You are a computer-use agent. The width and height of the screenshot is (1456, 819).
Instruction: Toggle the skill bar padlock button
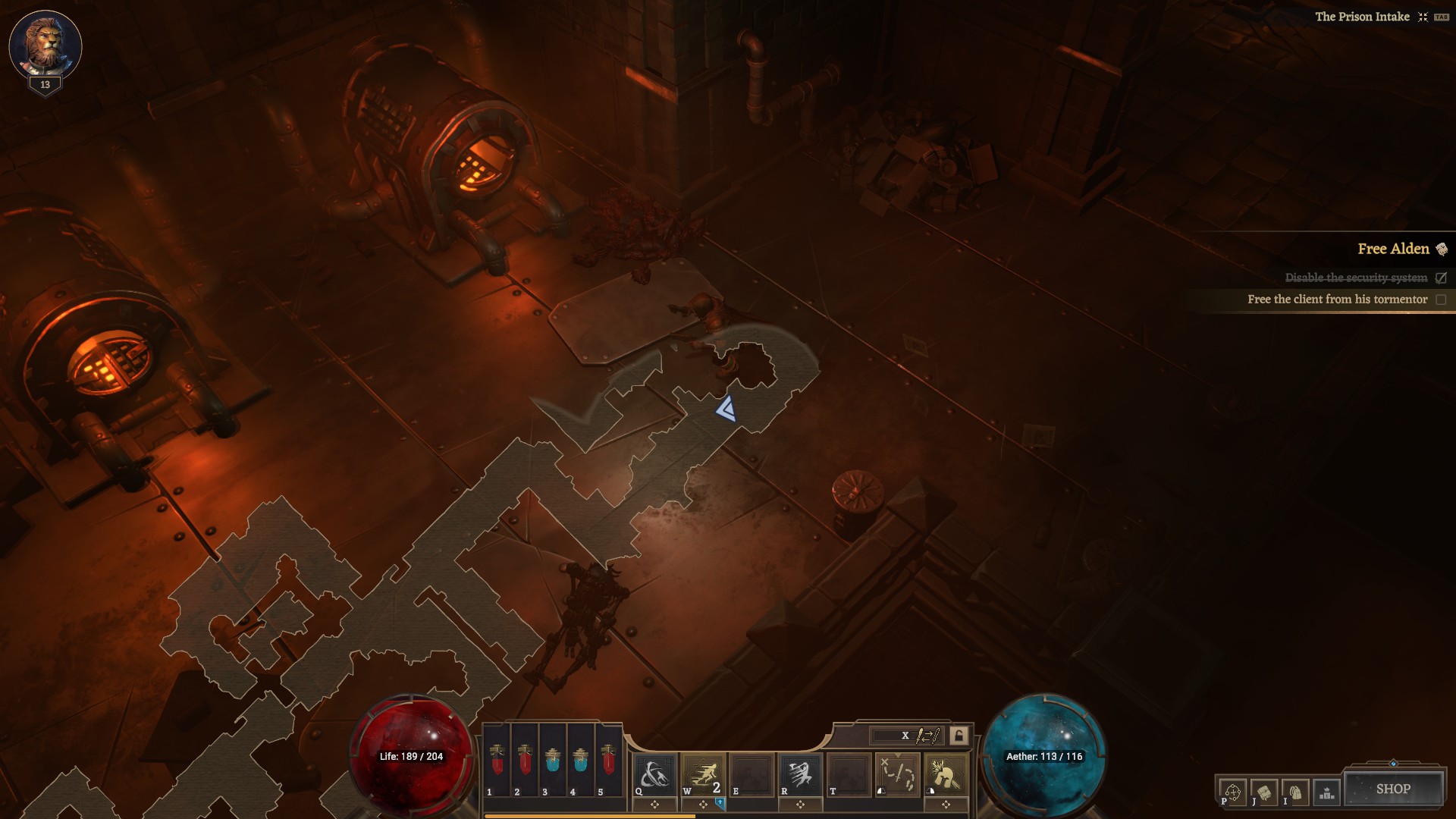click(x=959, y=736)
